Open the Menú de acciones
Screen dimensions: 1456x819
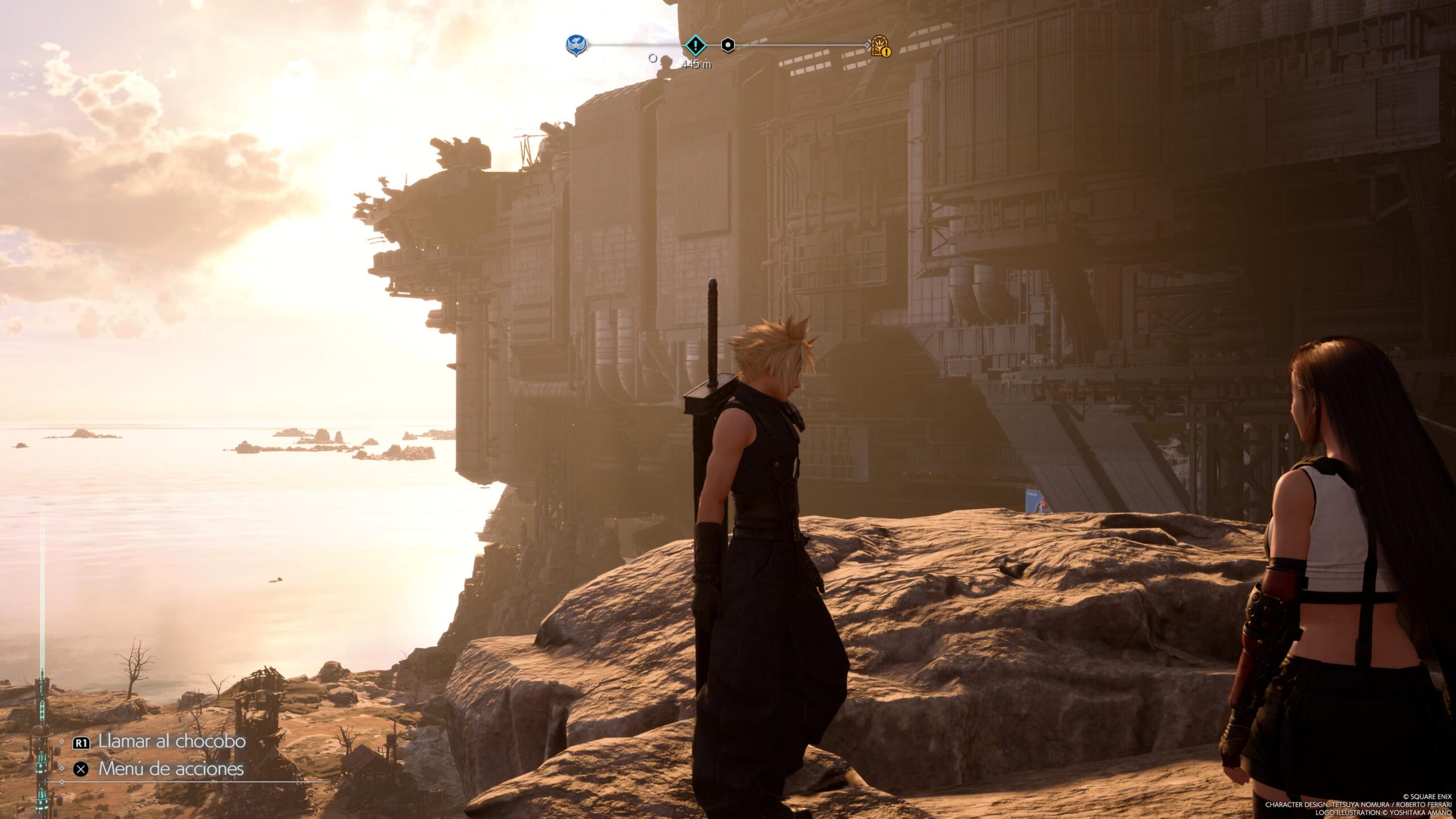click(x=171, y=769)
